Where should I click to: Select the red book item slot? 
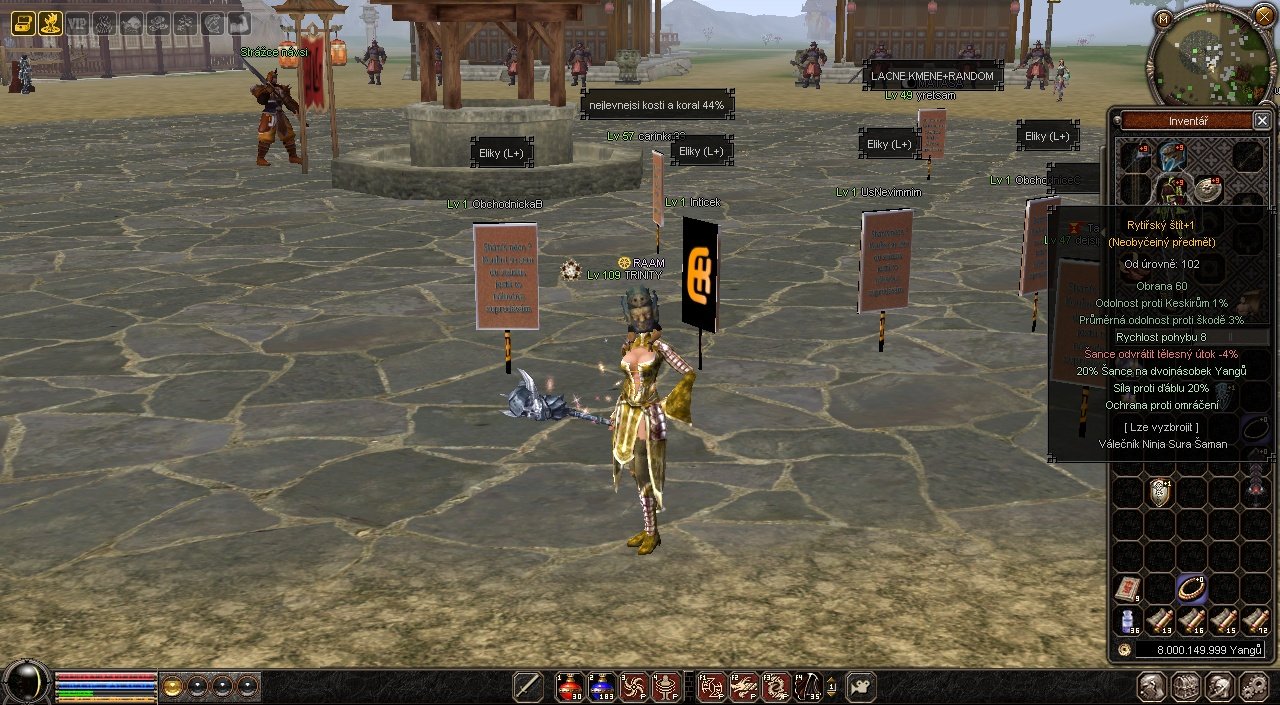click(1129, 588)
